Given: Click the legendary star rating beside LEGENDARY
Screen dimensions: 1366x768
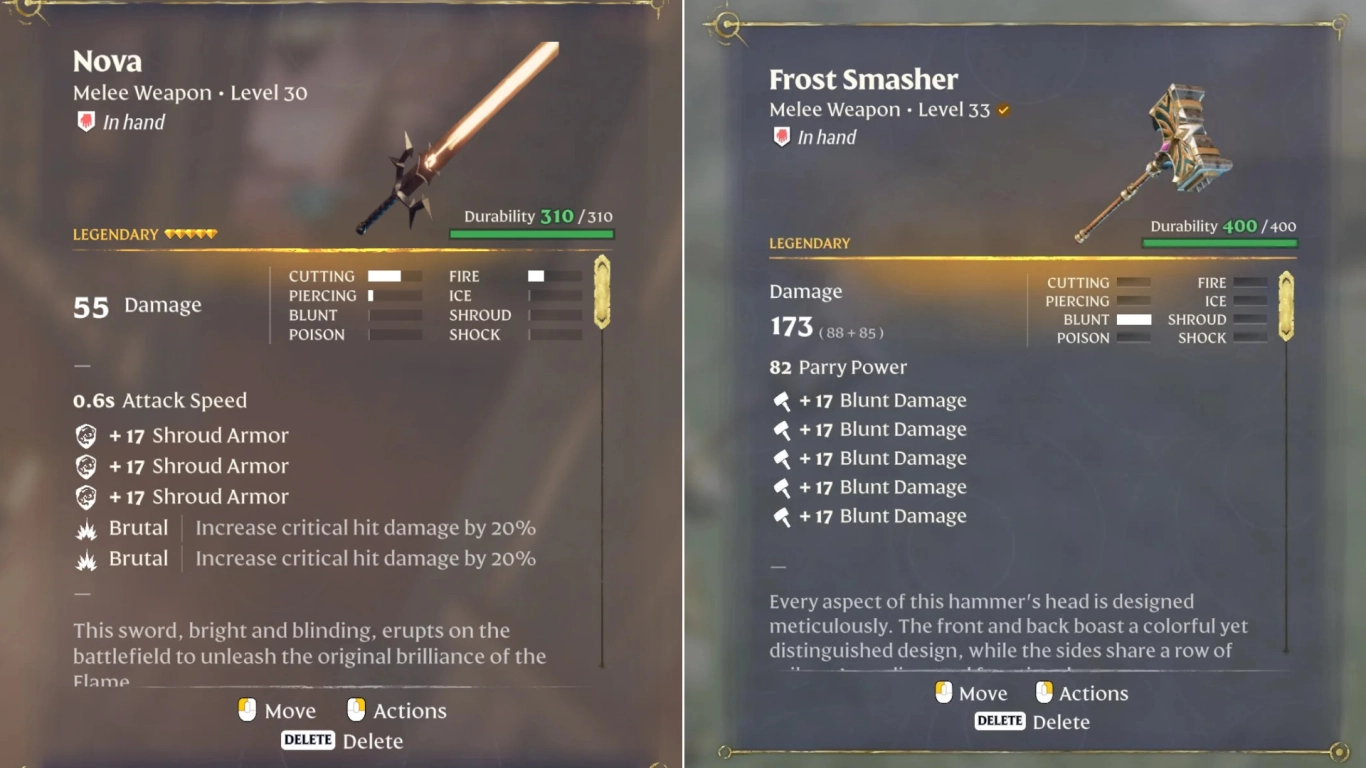Looking at the screenshot, I should coord(191,233).
